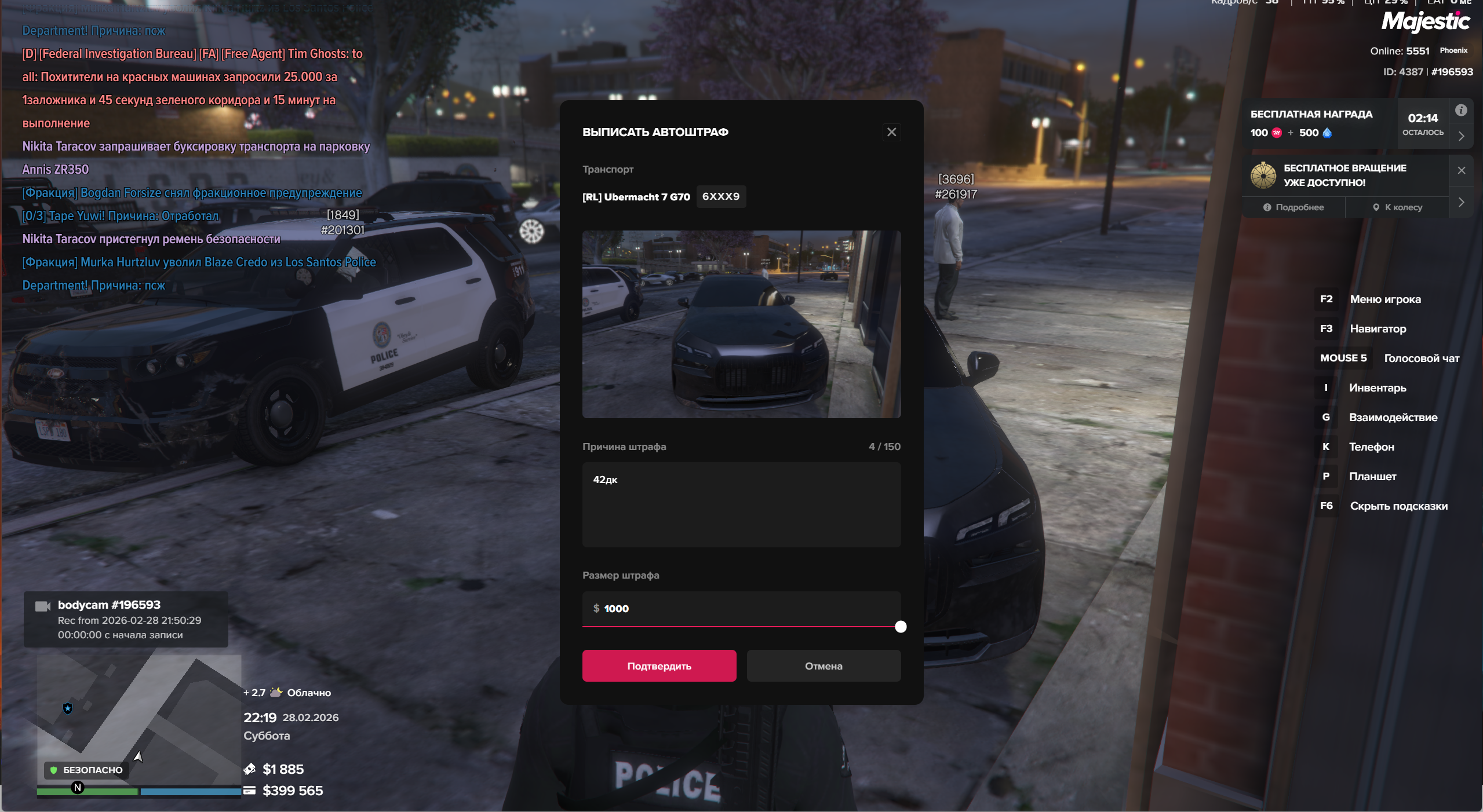
Task: Open Подробнее about the free spin
Action: tap(1293, 207)
